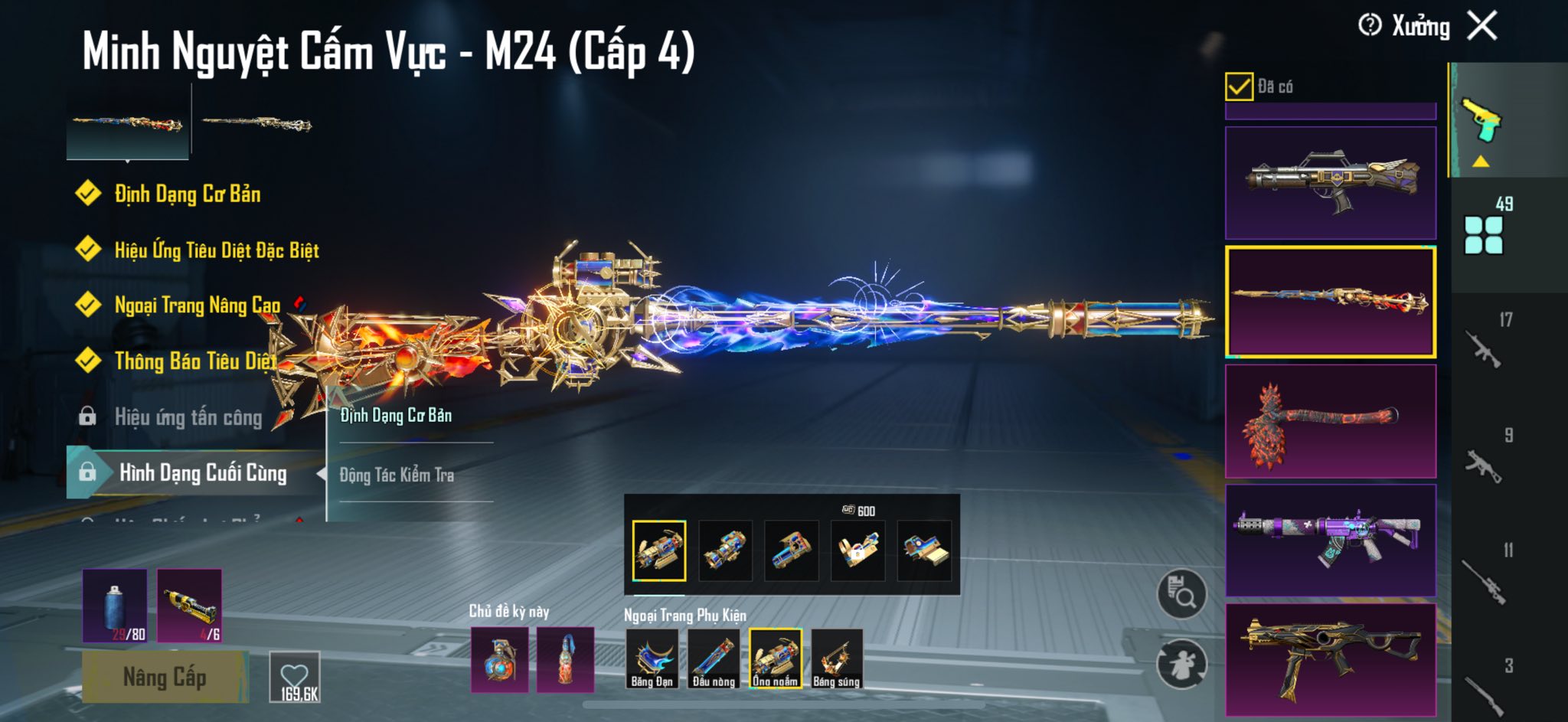Toggle the Đã có owned filter
1568x722 pixels.
1239,87
